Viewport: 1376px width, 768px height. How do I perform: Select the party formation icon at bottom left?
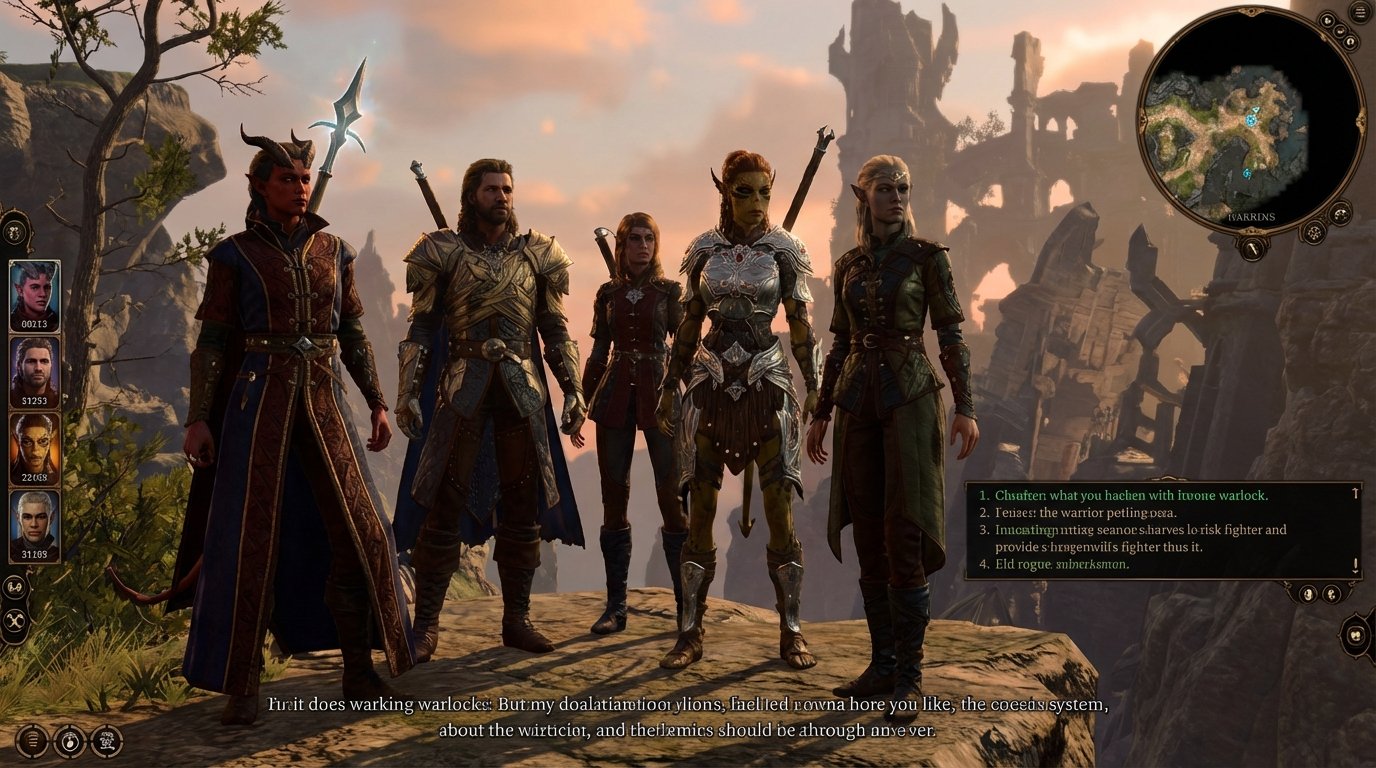pos(107,741)
